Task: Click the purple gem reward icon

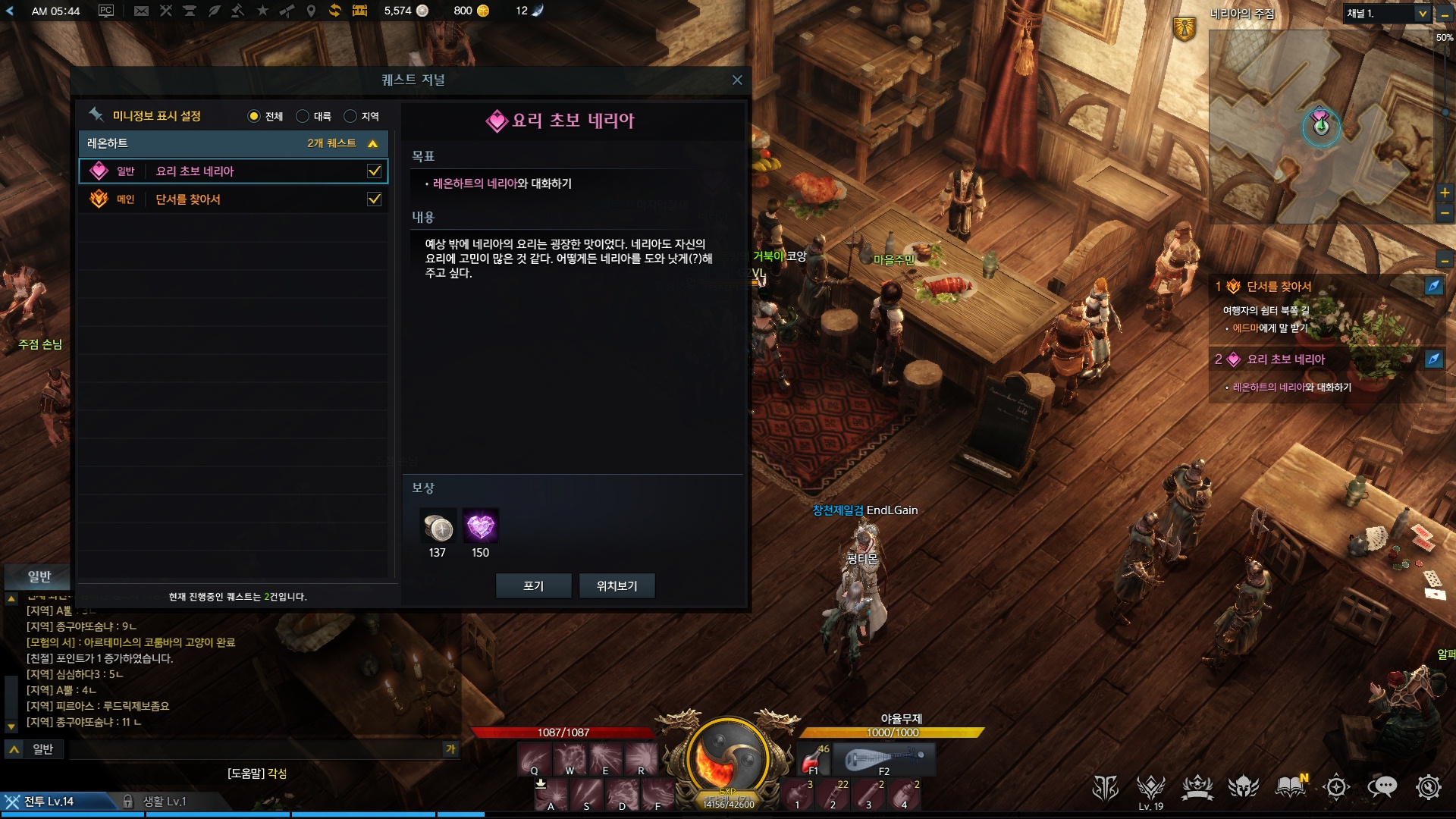Action: point(480,526)
